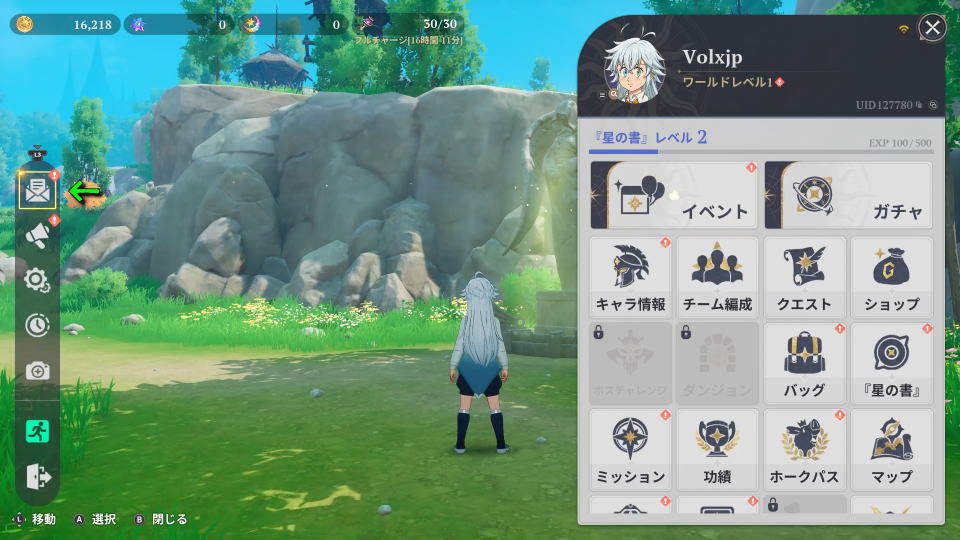Open キャラ情報 character info

(630, 277)
